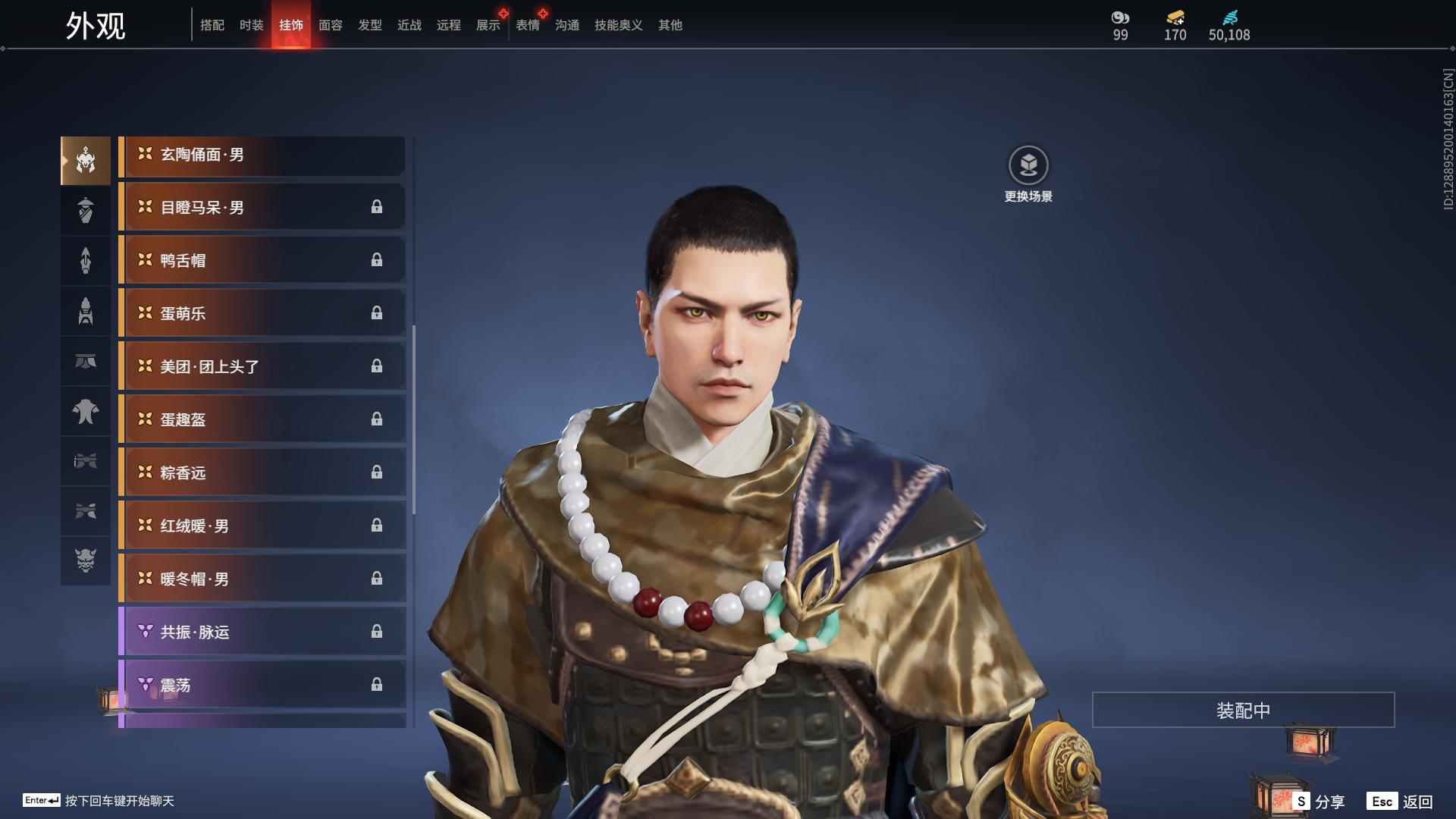Click the 装配中 equip button
1456x819 pixels.
1243,711
